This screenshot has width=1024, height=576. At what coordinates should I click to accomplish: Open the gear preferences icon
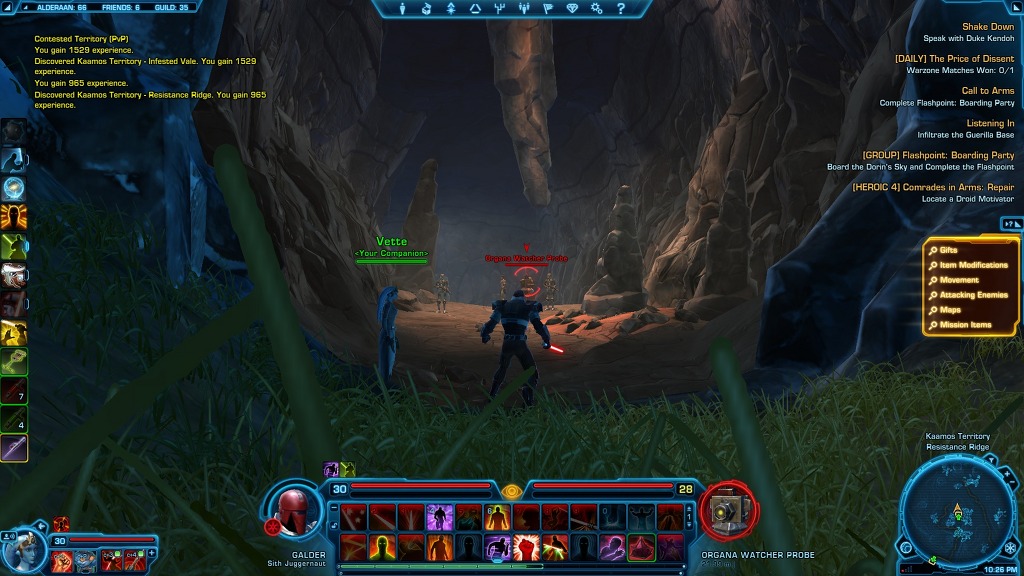click(x=597, y=9)
